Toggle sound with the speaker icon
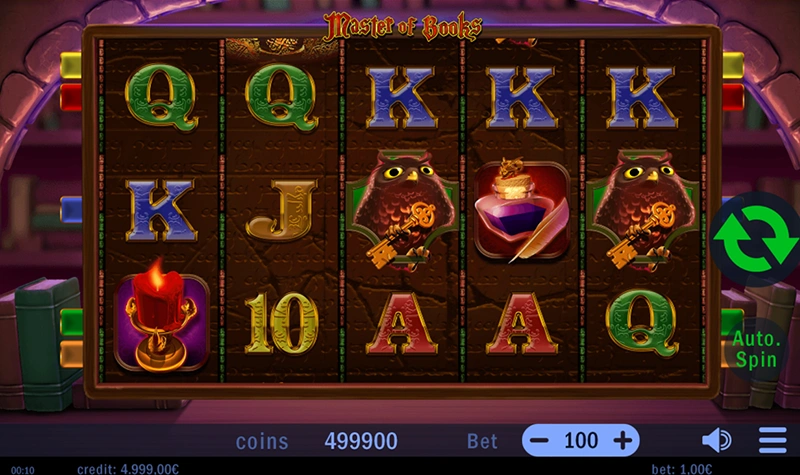Viewport: 800px width, 475px height. pos(716,440)
